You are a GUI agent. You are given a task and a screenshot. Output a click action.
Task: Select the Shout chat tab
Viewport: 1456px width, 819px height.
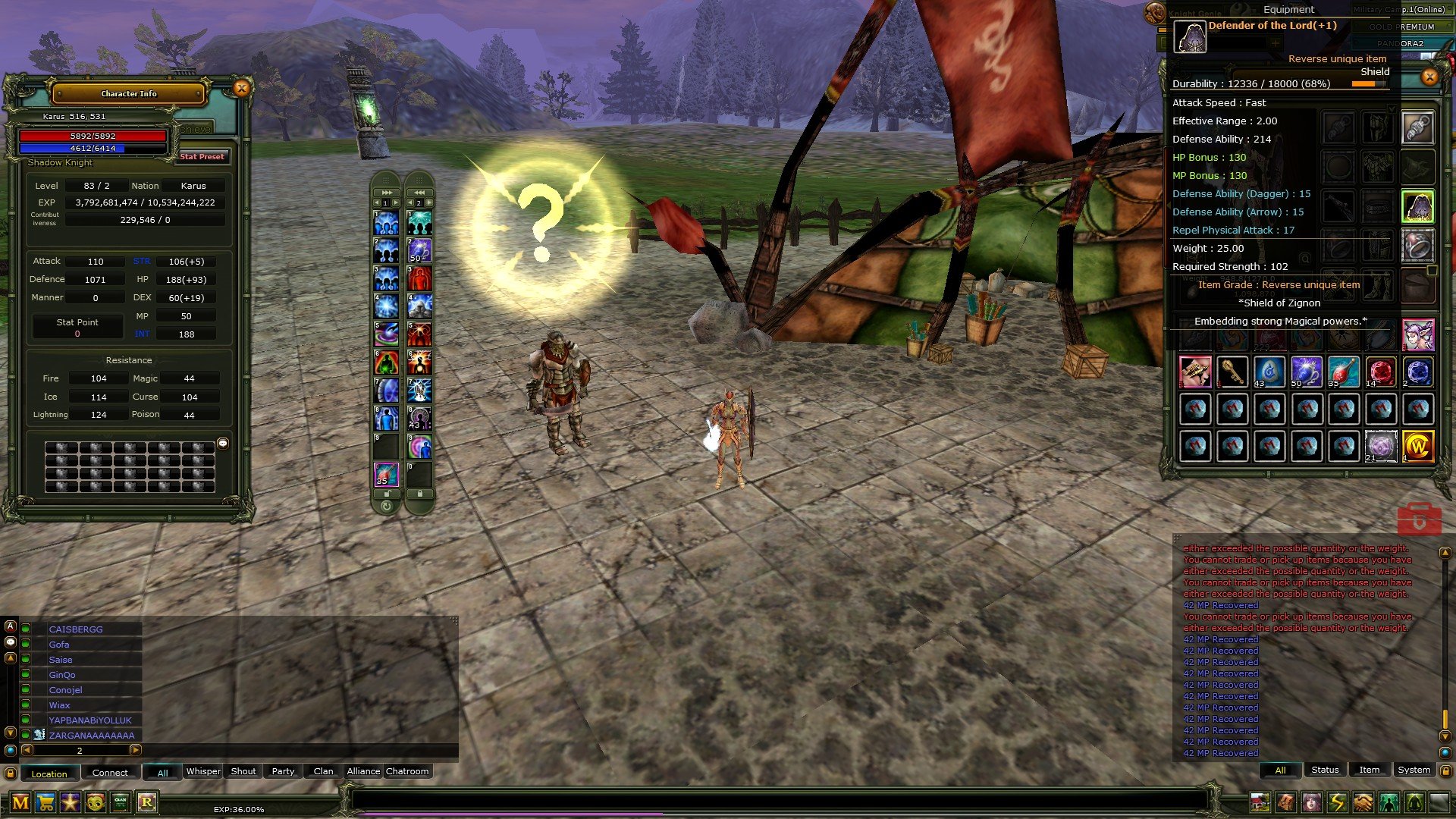pyautogui.click(x=243, y=771)
